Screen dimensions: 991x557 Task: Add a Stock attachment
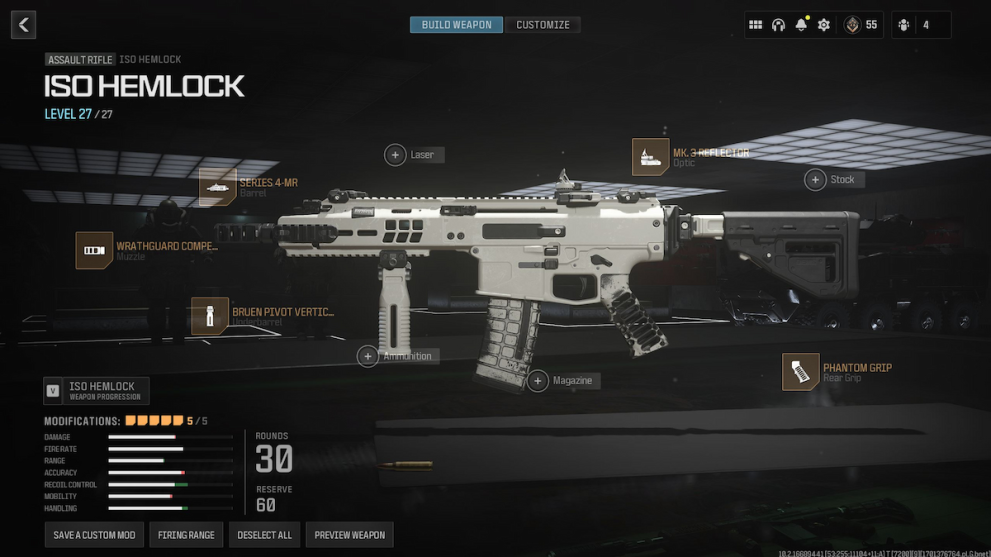[x=816, y=180]
